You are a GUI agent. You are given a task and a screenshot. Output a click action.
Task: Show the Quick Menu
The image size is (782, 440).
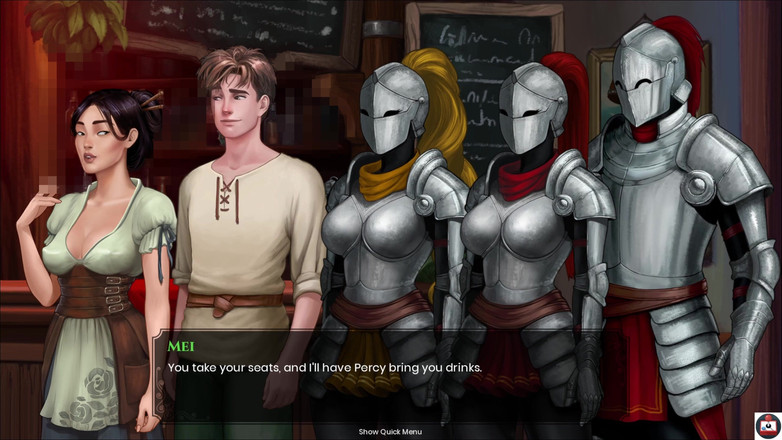click(390, 432)
